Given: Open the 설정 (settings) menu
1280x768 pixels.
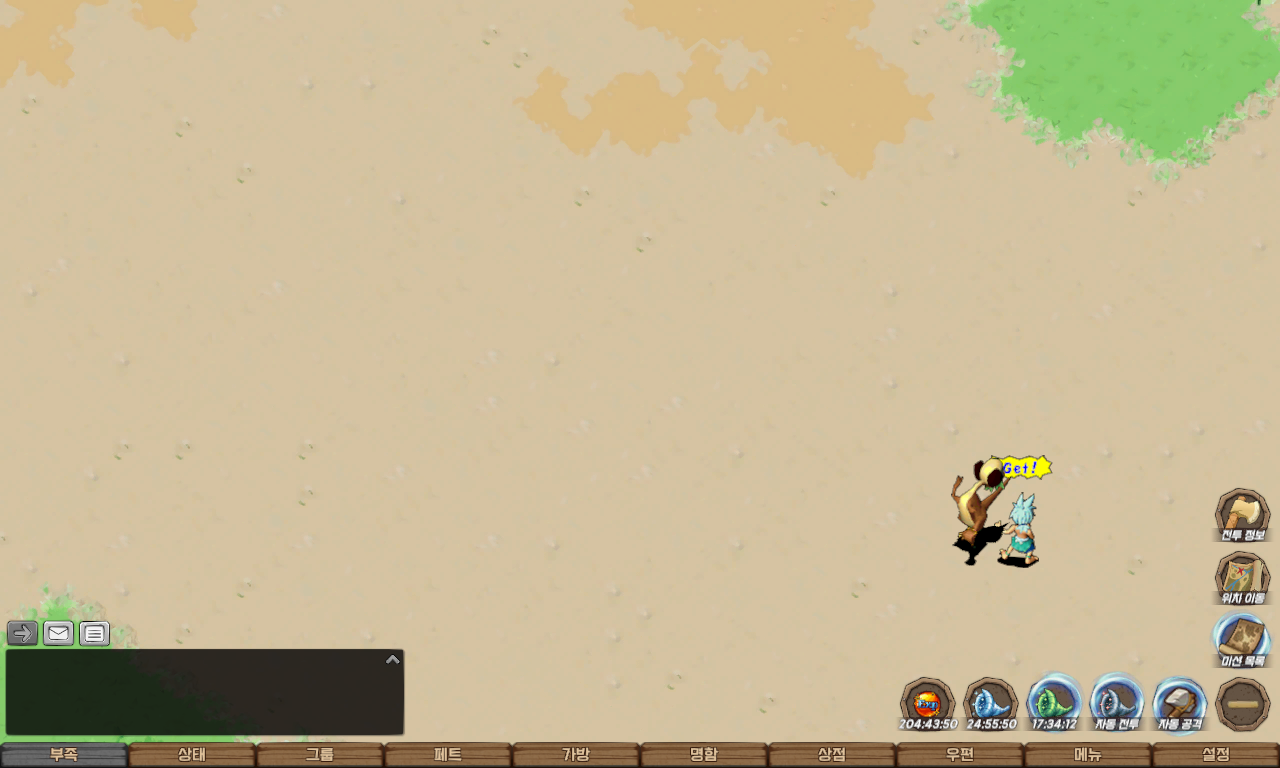Looking at the screenshot, I should [1216, 755].
